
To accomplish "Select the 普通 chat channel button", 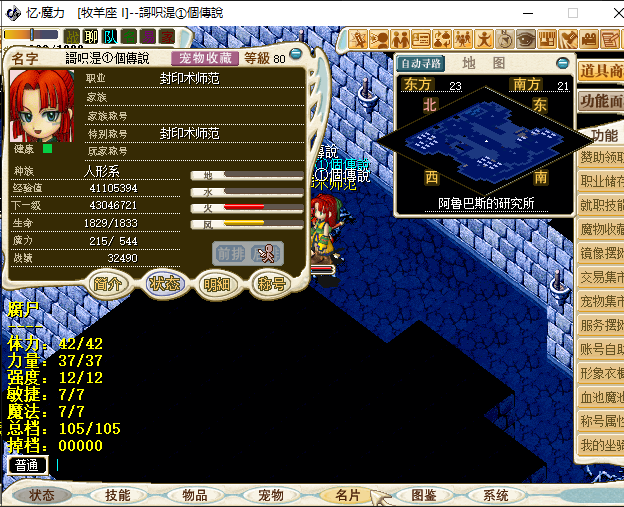I will point(27,465).
